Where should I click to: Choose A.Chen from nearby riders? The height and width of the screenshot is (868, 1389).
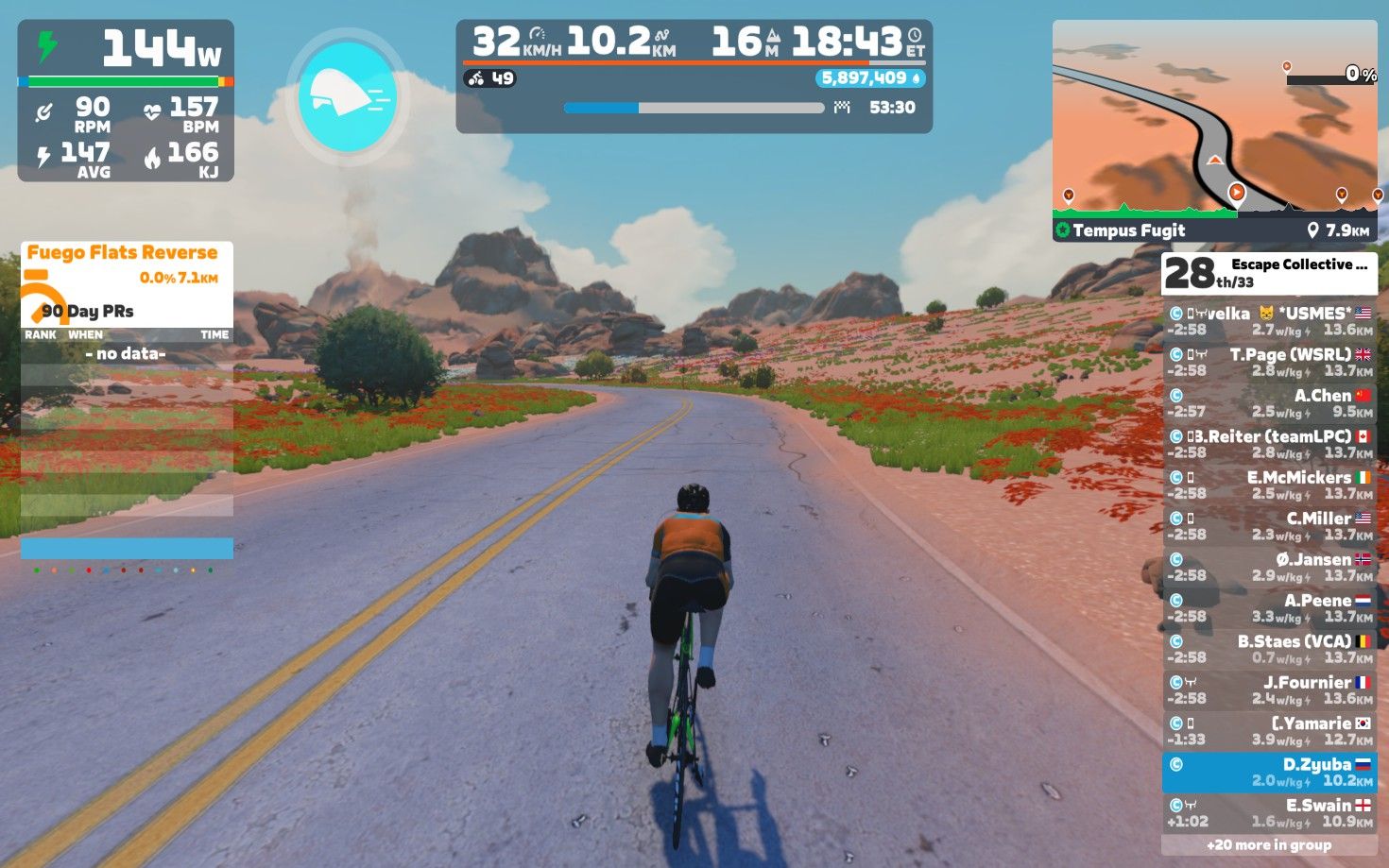[x=1269, y=403]
